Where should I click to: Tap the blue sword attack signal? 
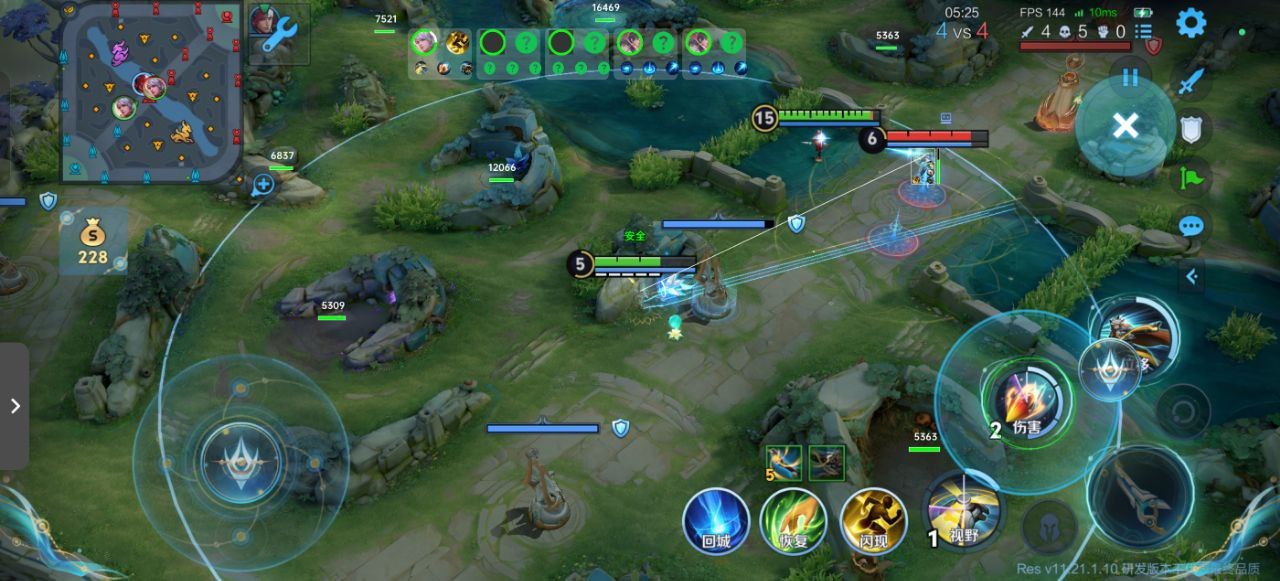click(1189, 82)
